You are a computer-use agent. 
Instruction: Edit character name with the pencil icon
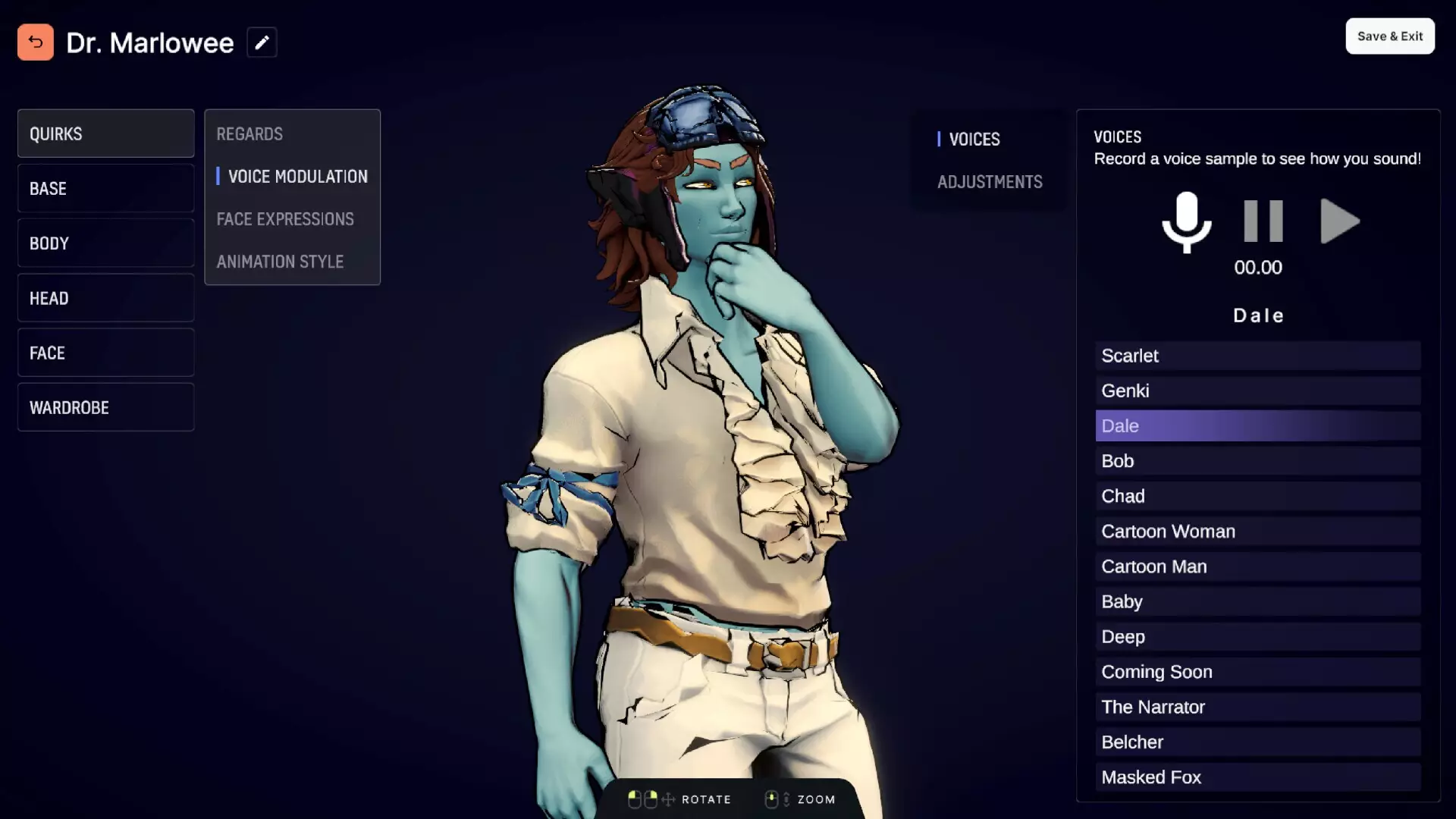[x=262, y=42]
